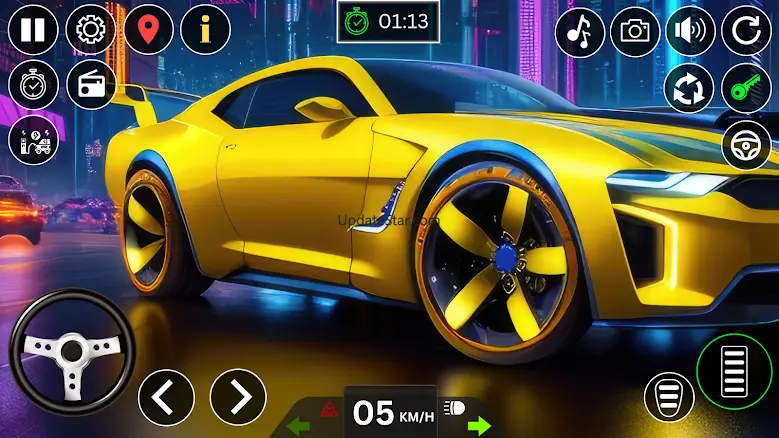Pause the game
This screenshot has height=438, width=779.
click(33, 30)
